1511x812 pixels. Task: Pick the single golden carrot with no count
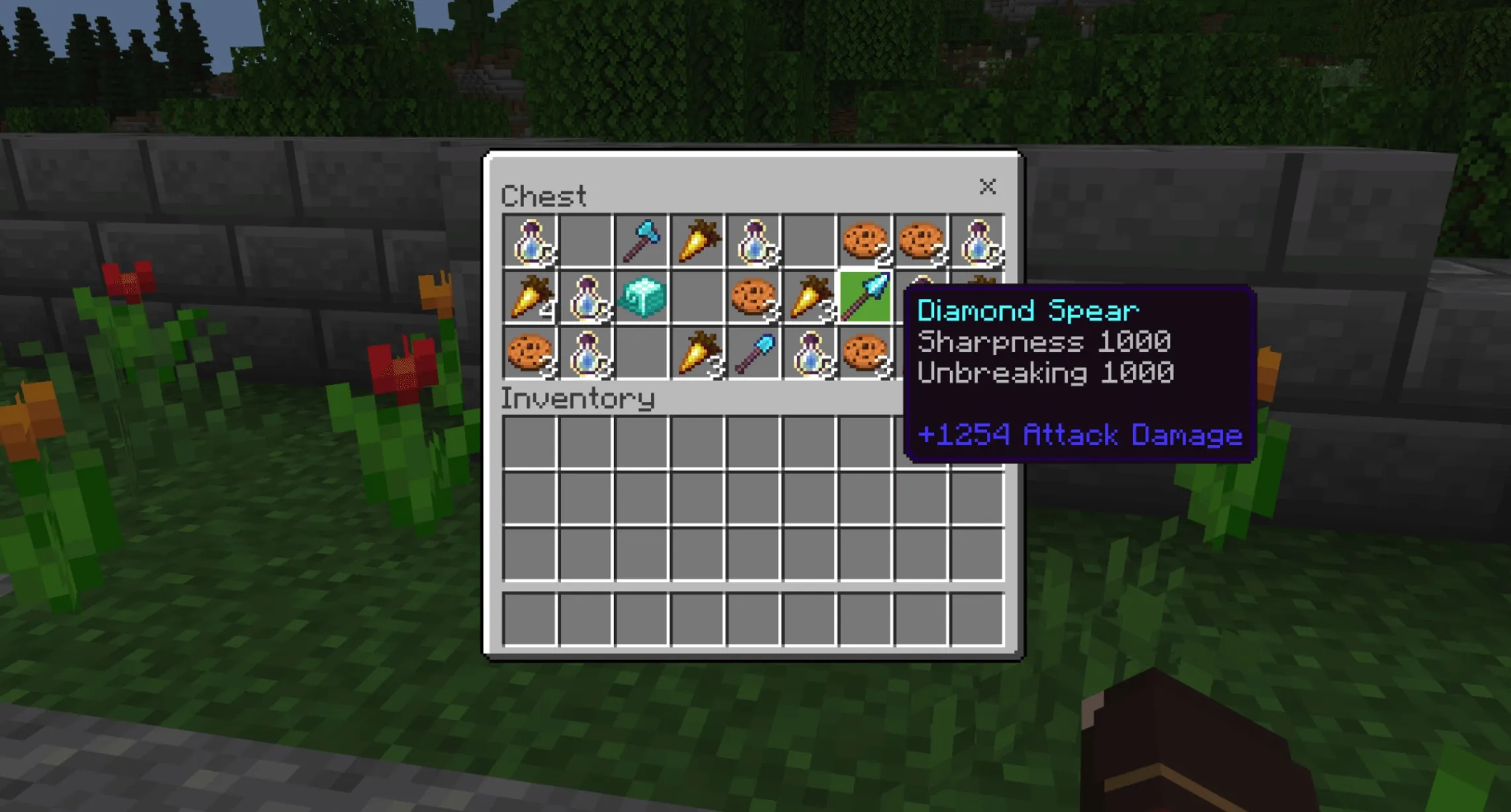697,241
